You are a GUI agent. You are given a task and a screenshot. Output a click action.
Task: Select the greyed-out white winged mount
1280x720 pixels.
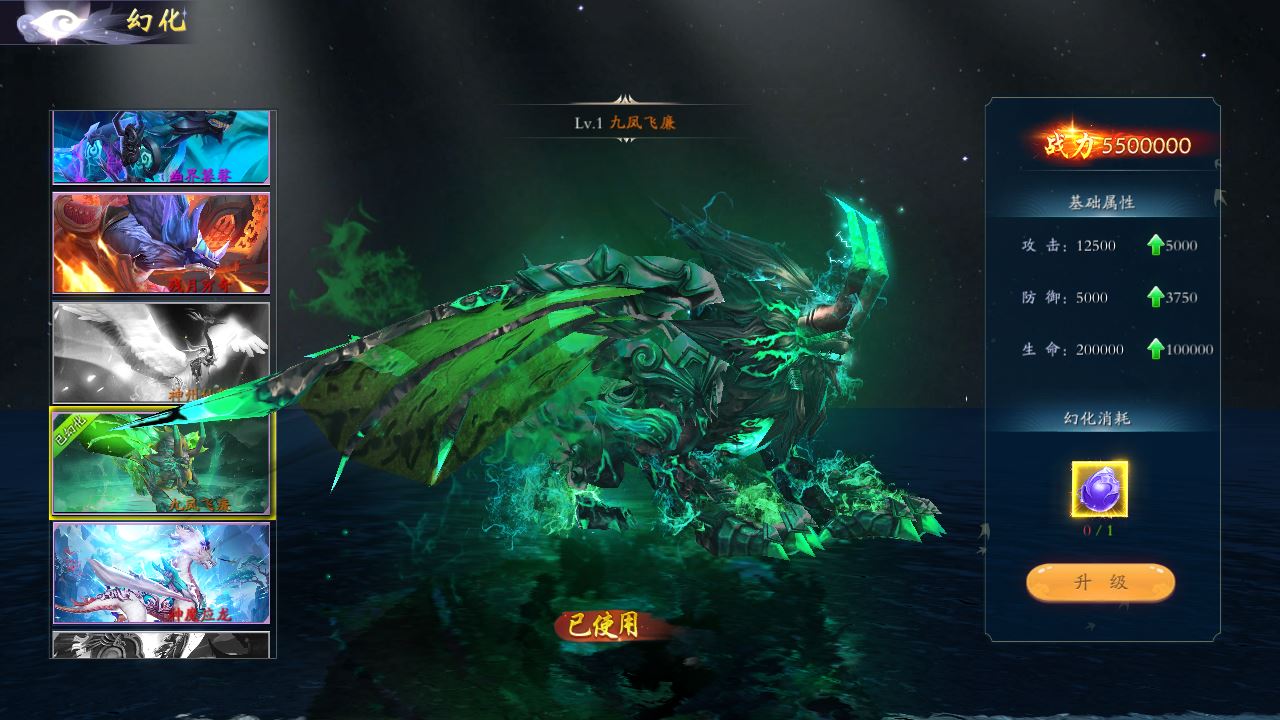161,353
